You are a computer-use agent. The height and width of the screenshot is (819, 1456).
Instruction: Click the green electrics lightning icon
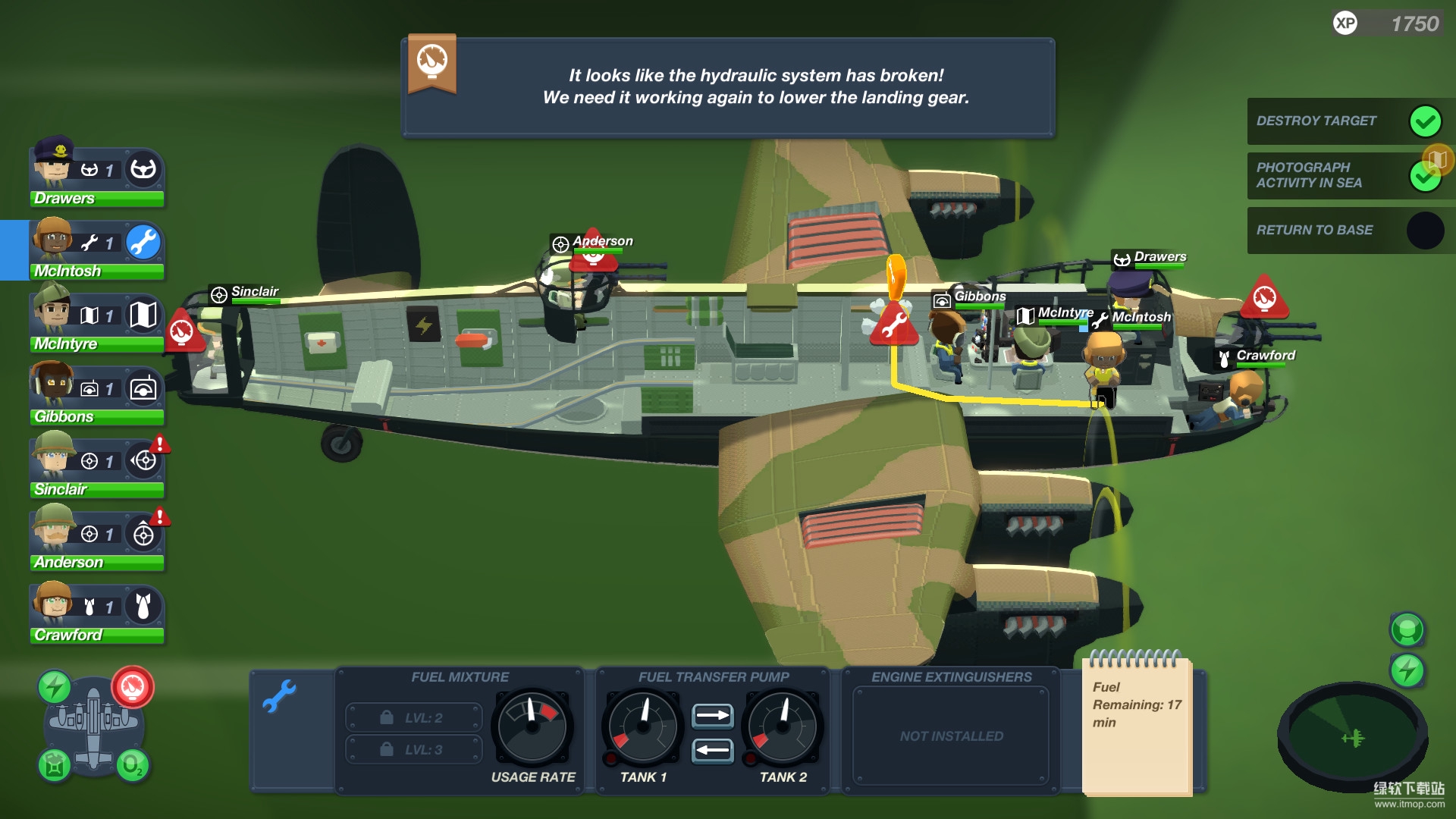[x=55, y=687]
